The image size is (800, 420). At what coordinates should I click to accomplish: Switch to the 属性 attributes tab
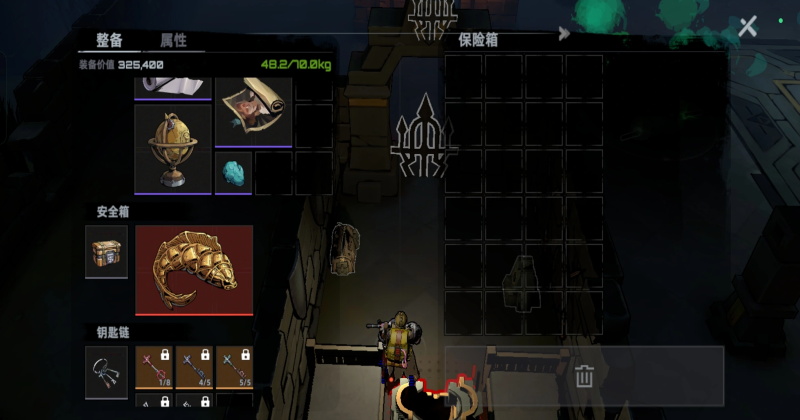click(x=173, y=40)
